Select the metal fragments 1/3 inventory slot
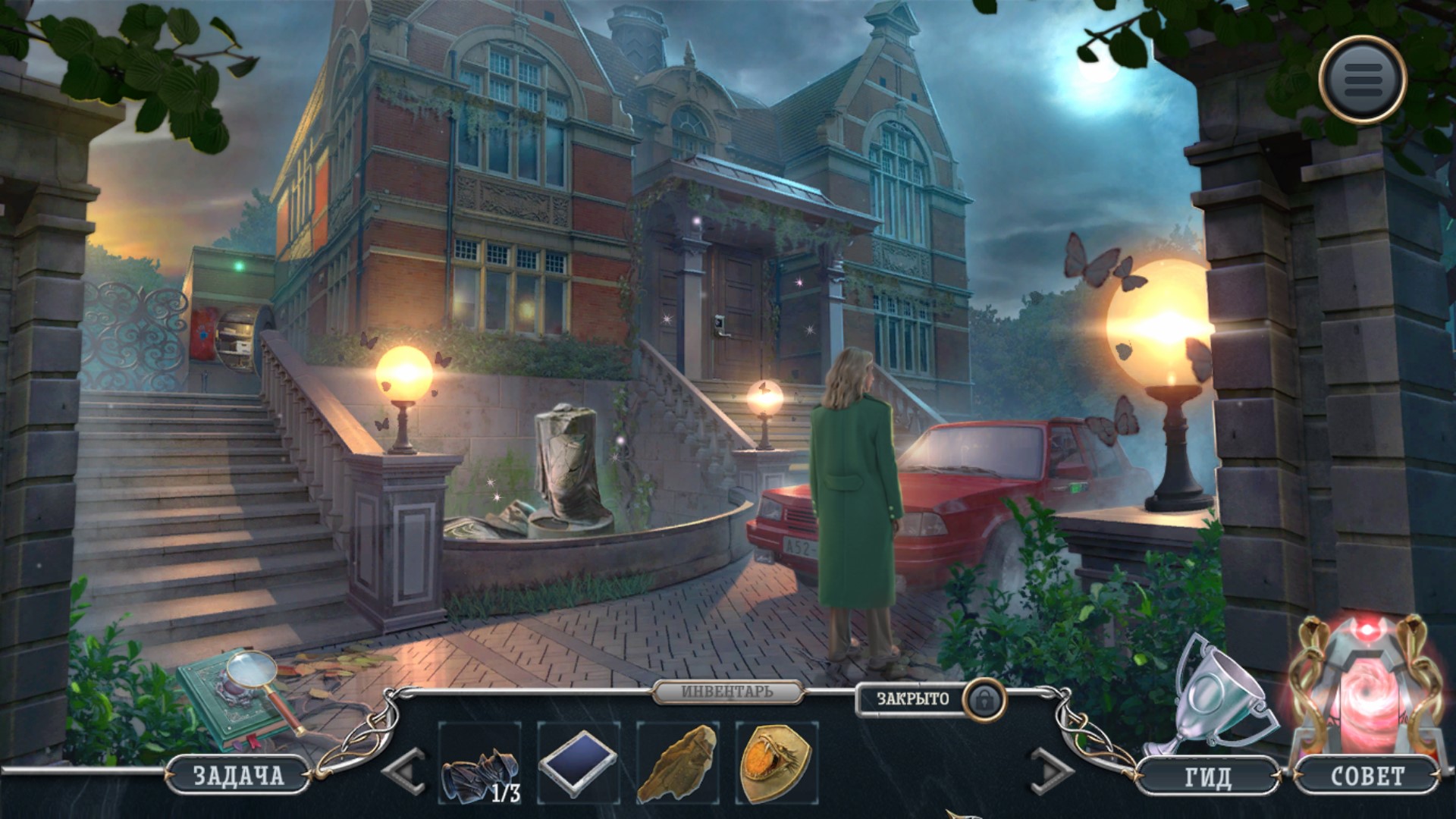The height and width of the screenshot is (819, 1456). click(480, 763)
